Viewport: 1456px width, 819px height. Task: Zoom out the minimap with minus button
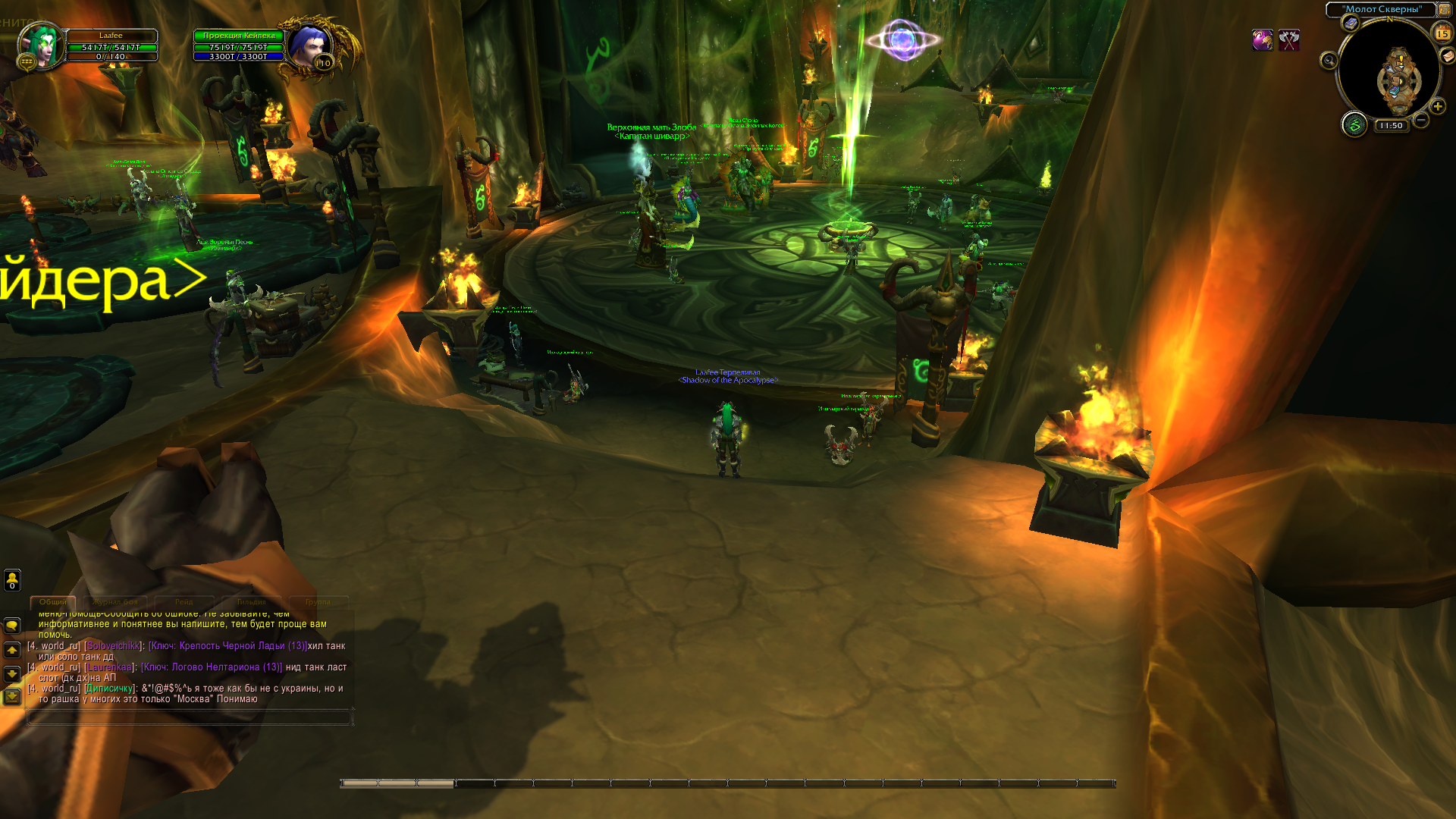coord(1421,120)
